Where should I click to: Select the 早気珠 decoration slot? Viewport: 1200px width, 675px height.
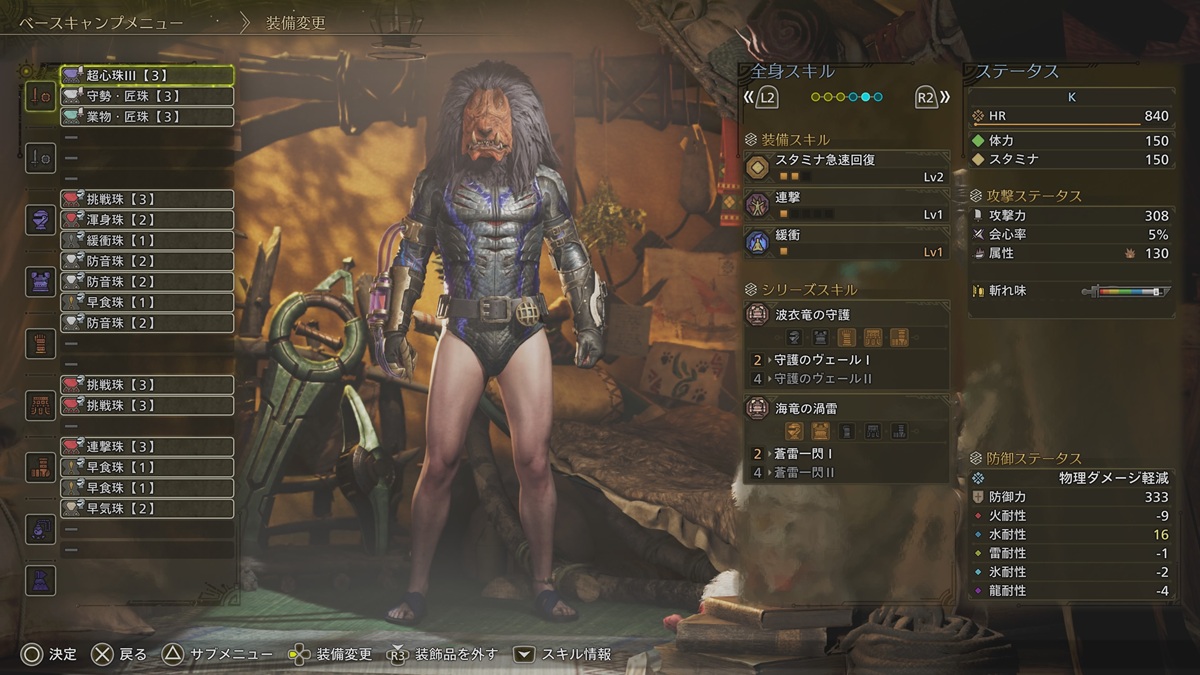(147, 508)
